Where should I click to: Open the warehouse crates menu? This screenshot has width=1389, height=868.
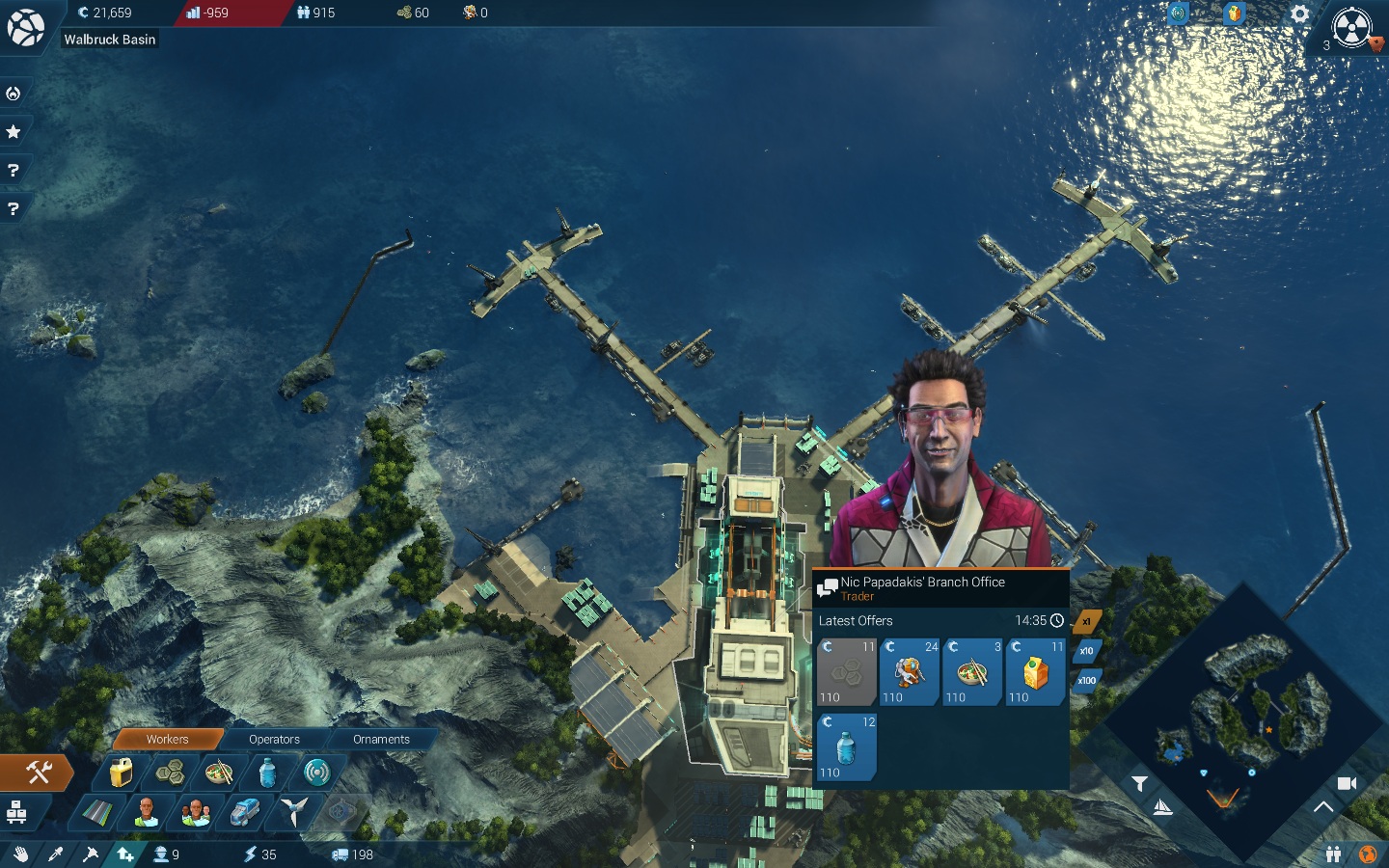(16, 812)
